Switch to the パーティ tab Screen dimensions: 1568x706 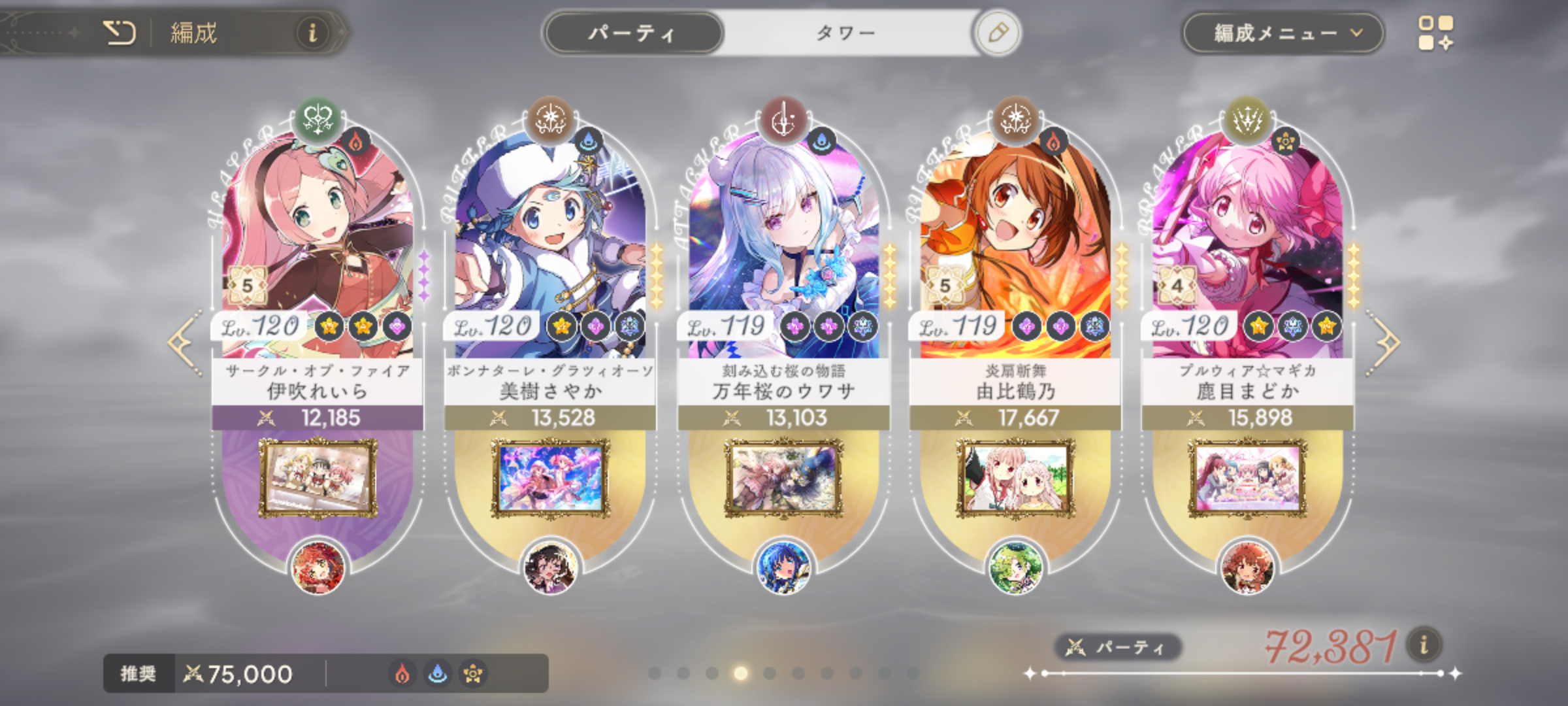point(632,33)
